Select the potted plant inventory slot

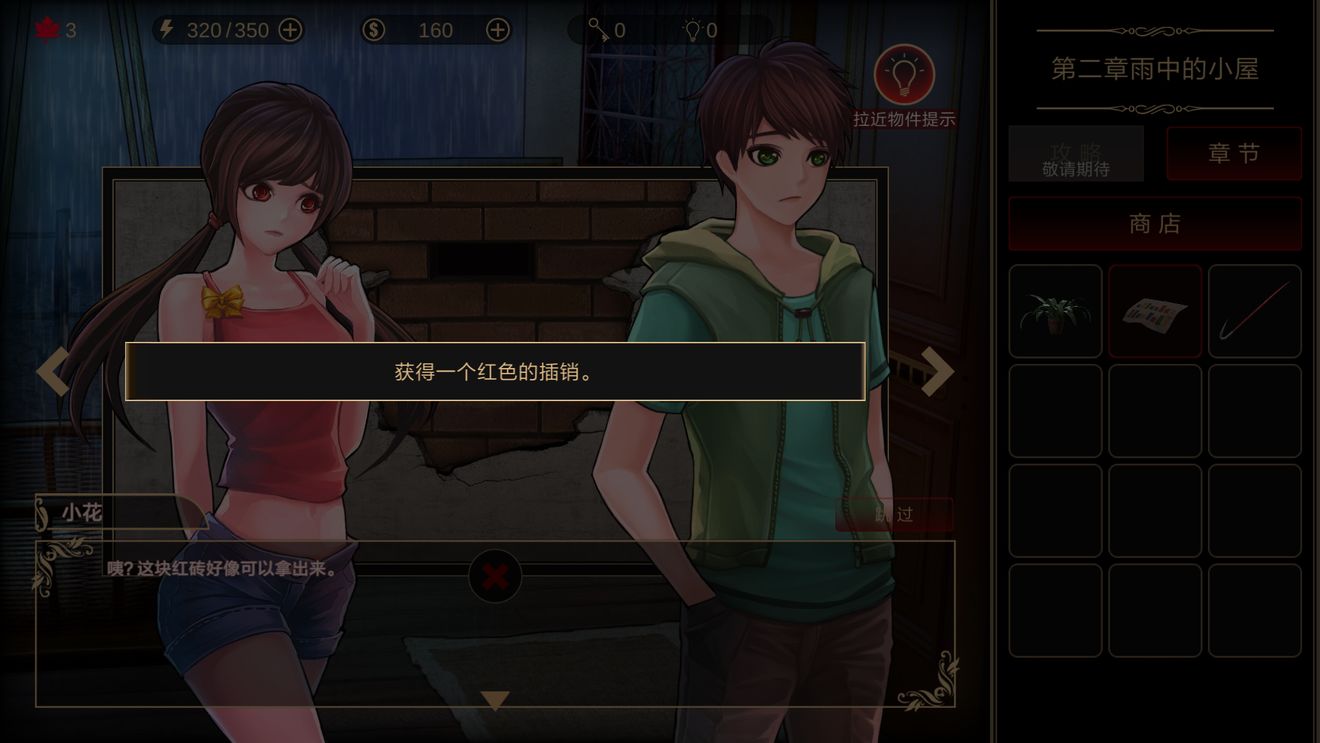click(x=1055, y=311)
